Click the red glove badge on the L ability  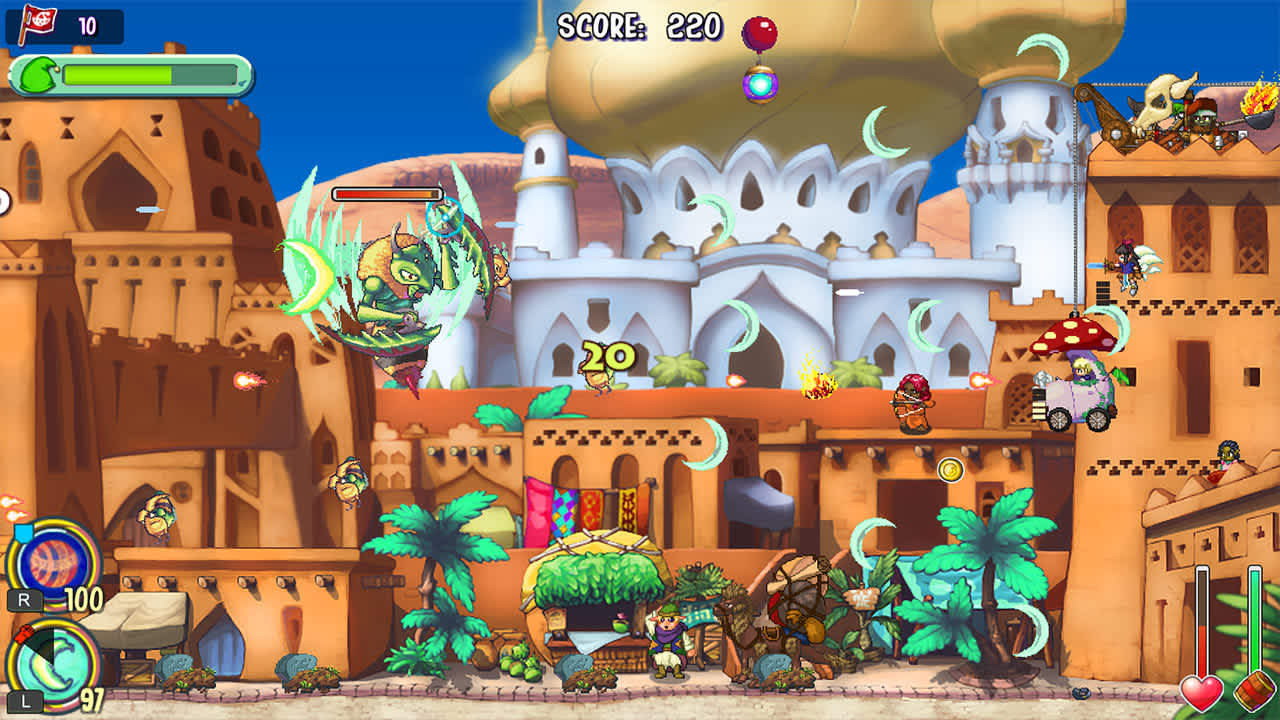tap(23, 634)
